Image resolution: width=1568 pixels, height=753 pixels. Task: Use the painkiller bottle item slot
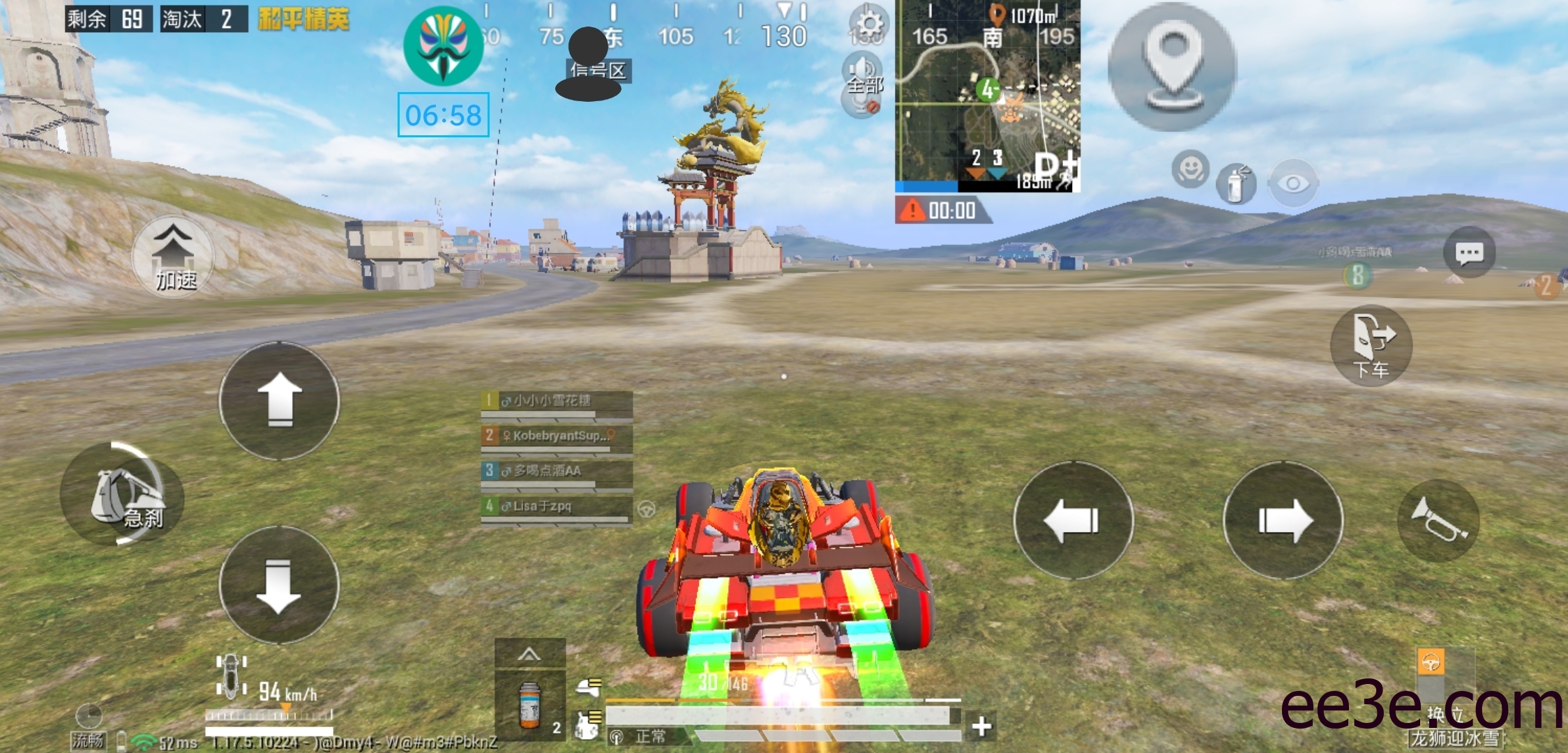(x=530, y=706)
